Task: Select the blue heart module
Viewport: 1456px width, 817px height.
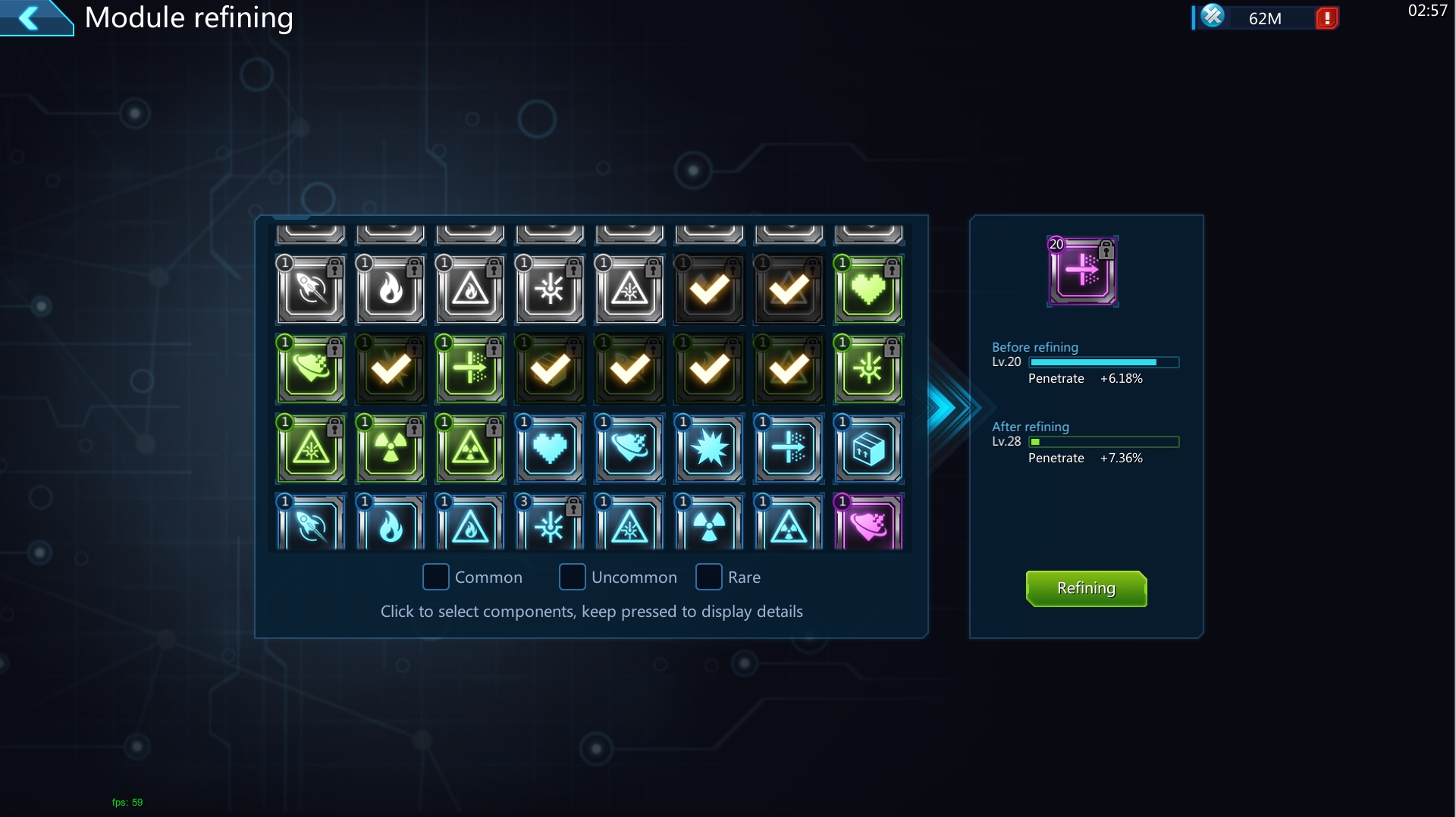Action: click(x=550, y=449)
